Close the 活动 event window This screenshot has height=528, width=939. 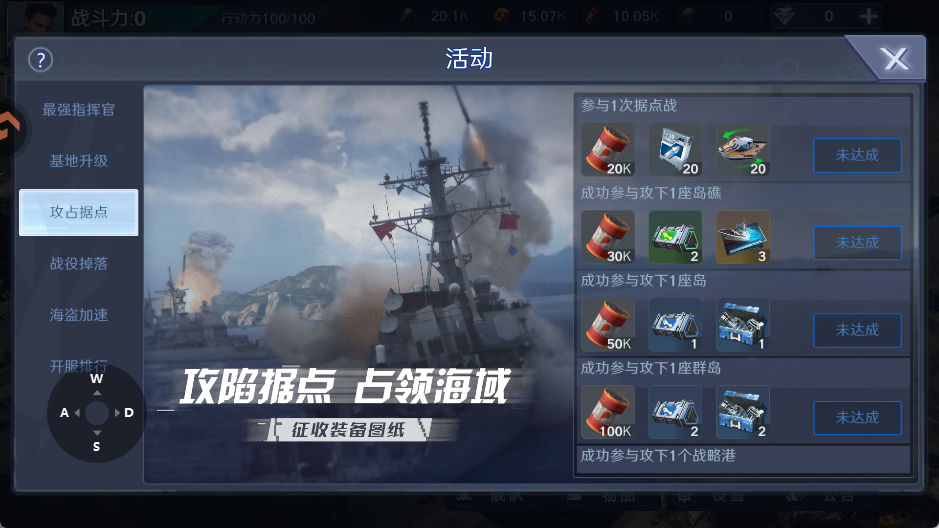point(894,60)
